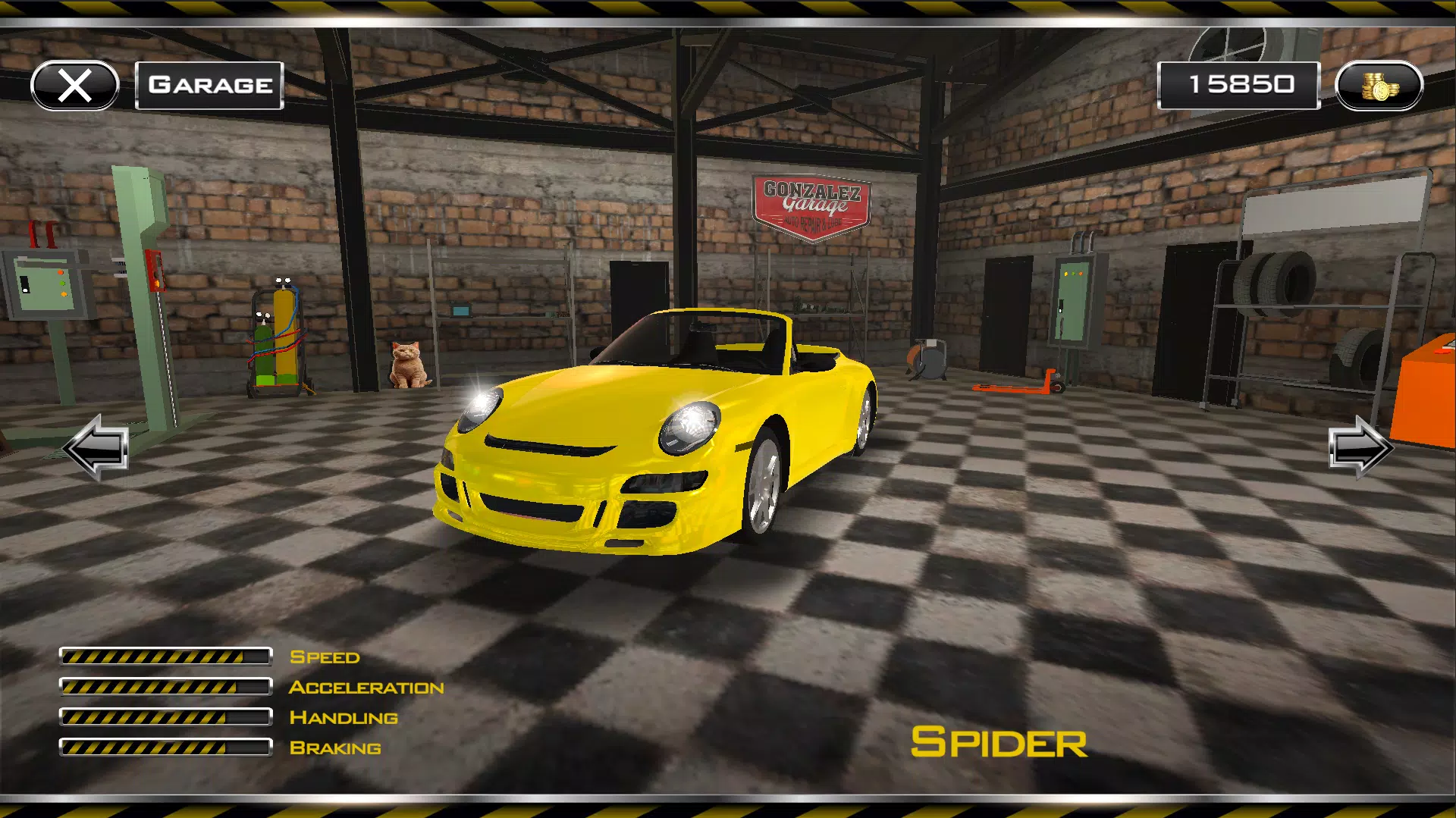The height and width of the screenshot is (818, 1456).
Task: Click the Speed stat bar
Action: (x=166, y=657)
